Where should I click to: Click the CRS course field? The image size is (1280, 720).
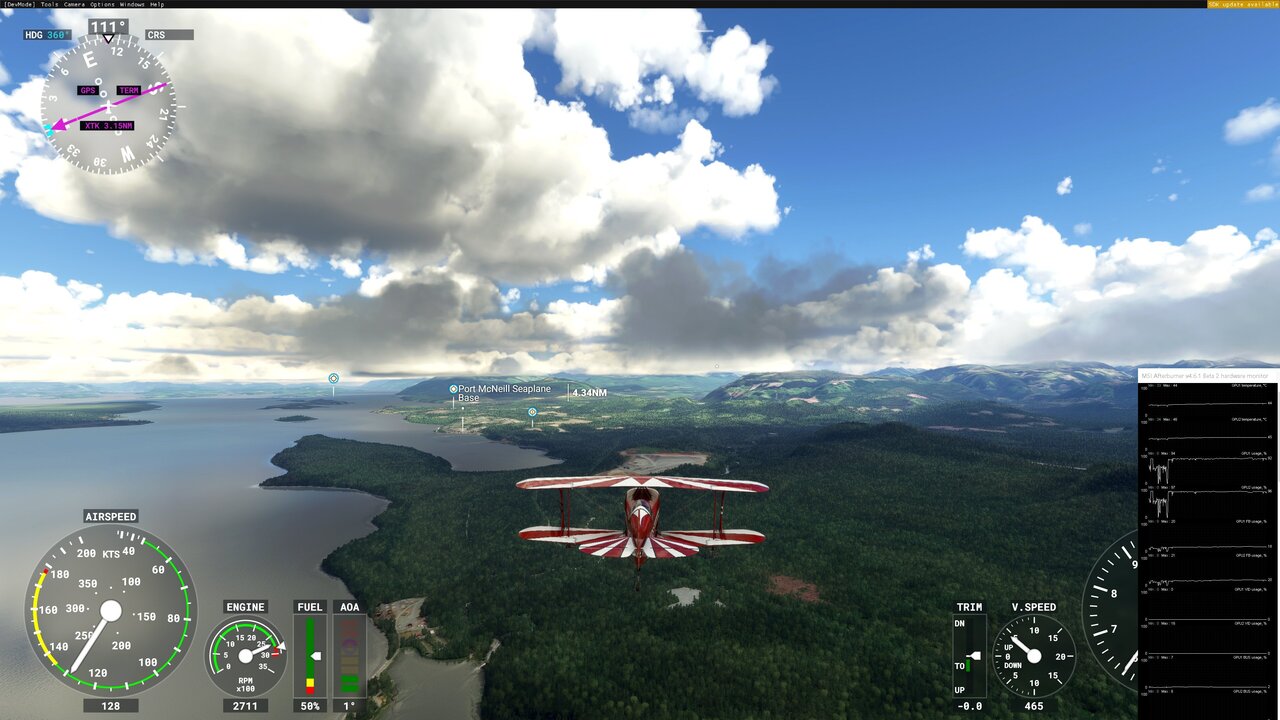pos(168,35)
